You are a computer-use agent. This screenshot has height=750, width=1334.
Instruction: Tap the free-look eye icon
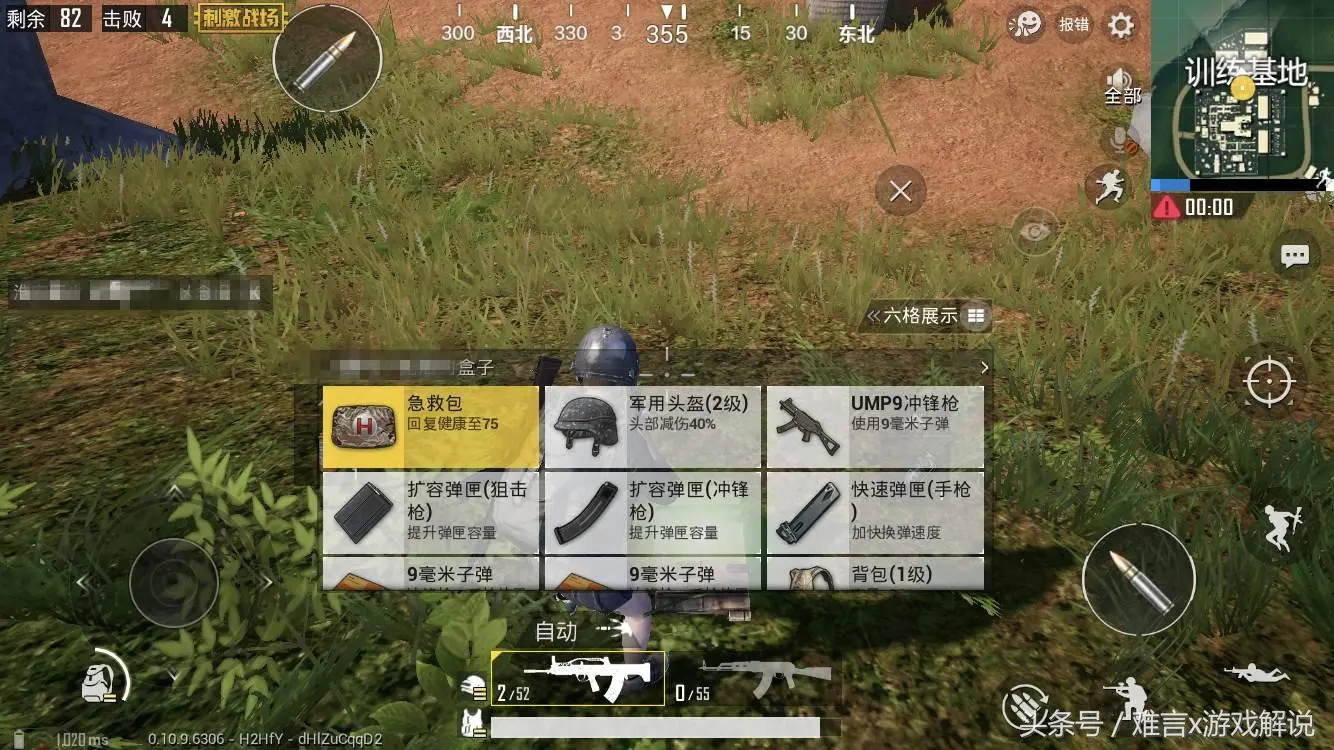click(1035, 231)
